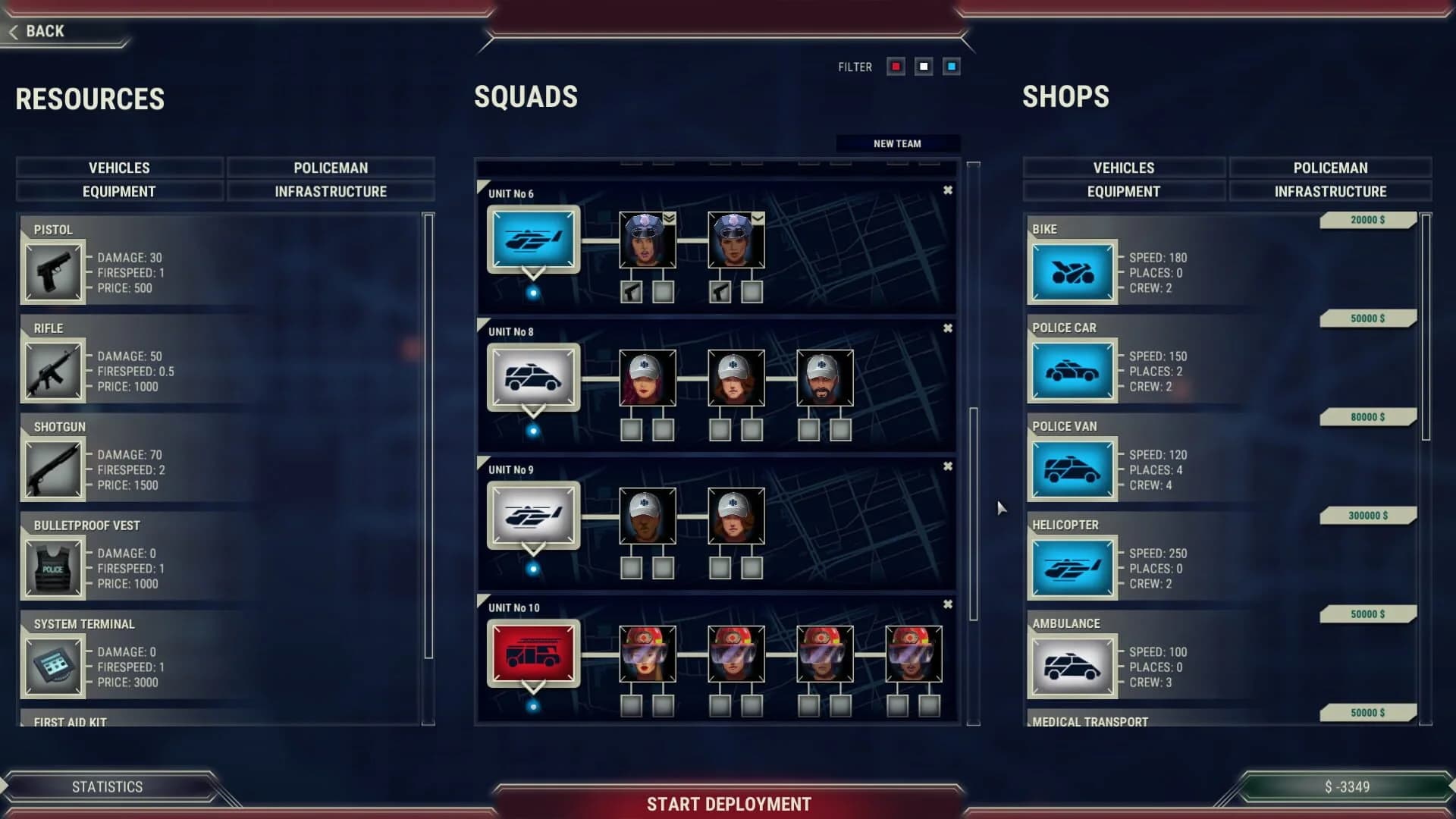Click the fire truck icon in Unit No 10
The image size is (1456, 819).
[x=534, y=653]
